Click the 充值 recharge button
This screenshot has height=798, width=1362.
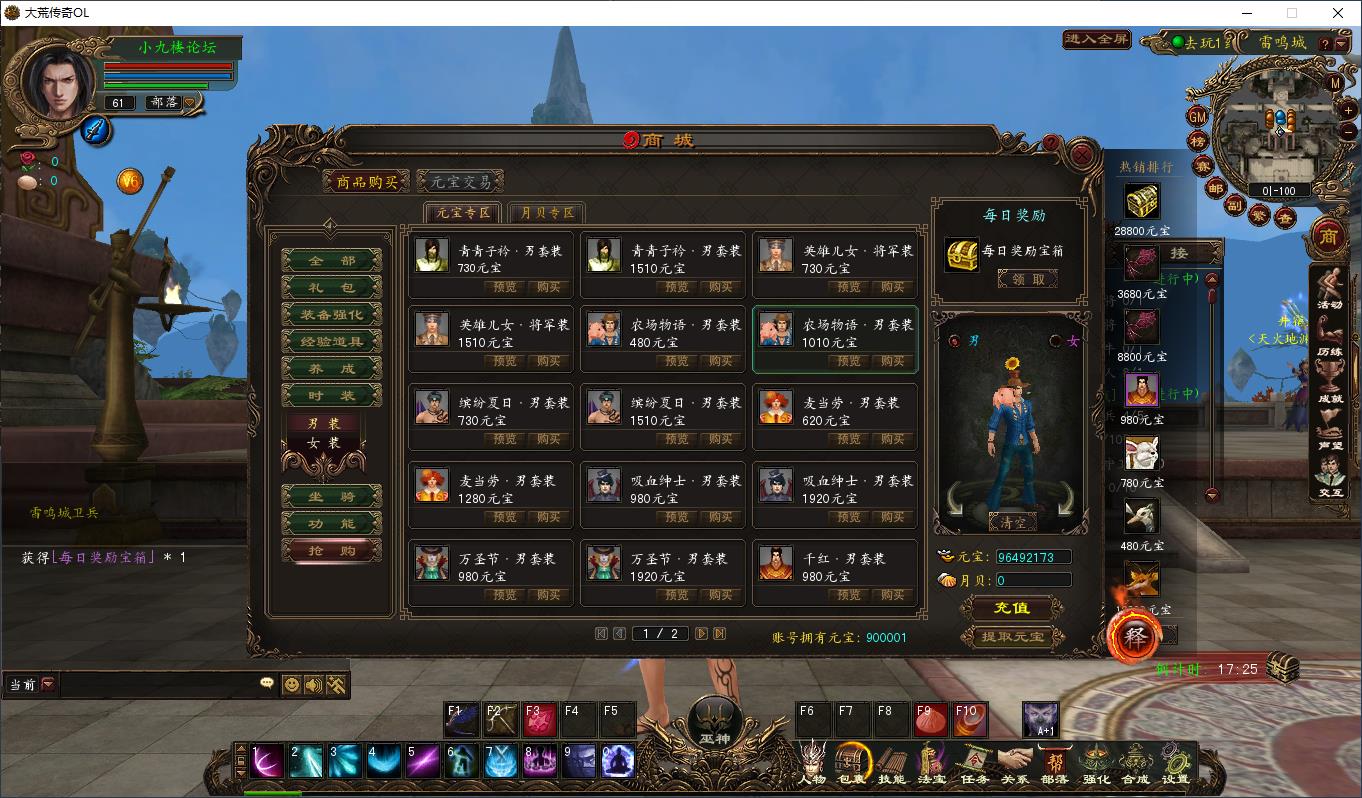tap(1010, 608)
